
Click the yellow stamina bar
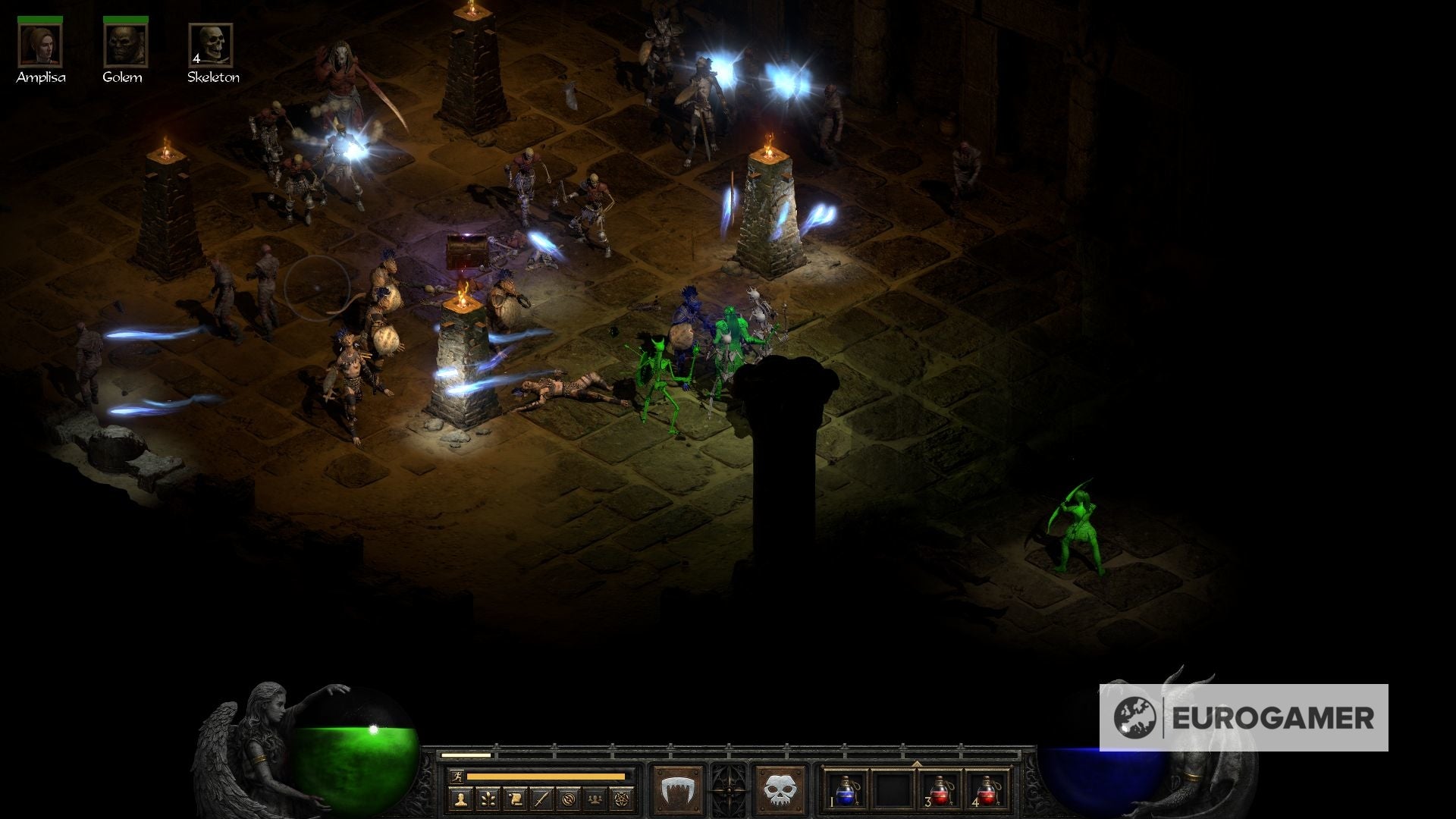546,777
